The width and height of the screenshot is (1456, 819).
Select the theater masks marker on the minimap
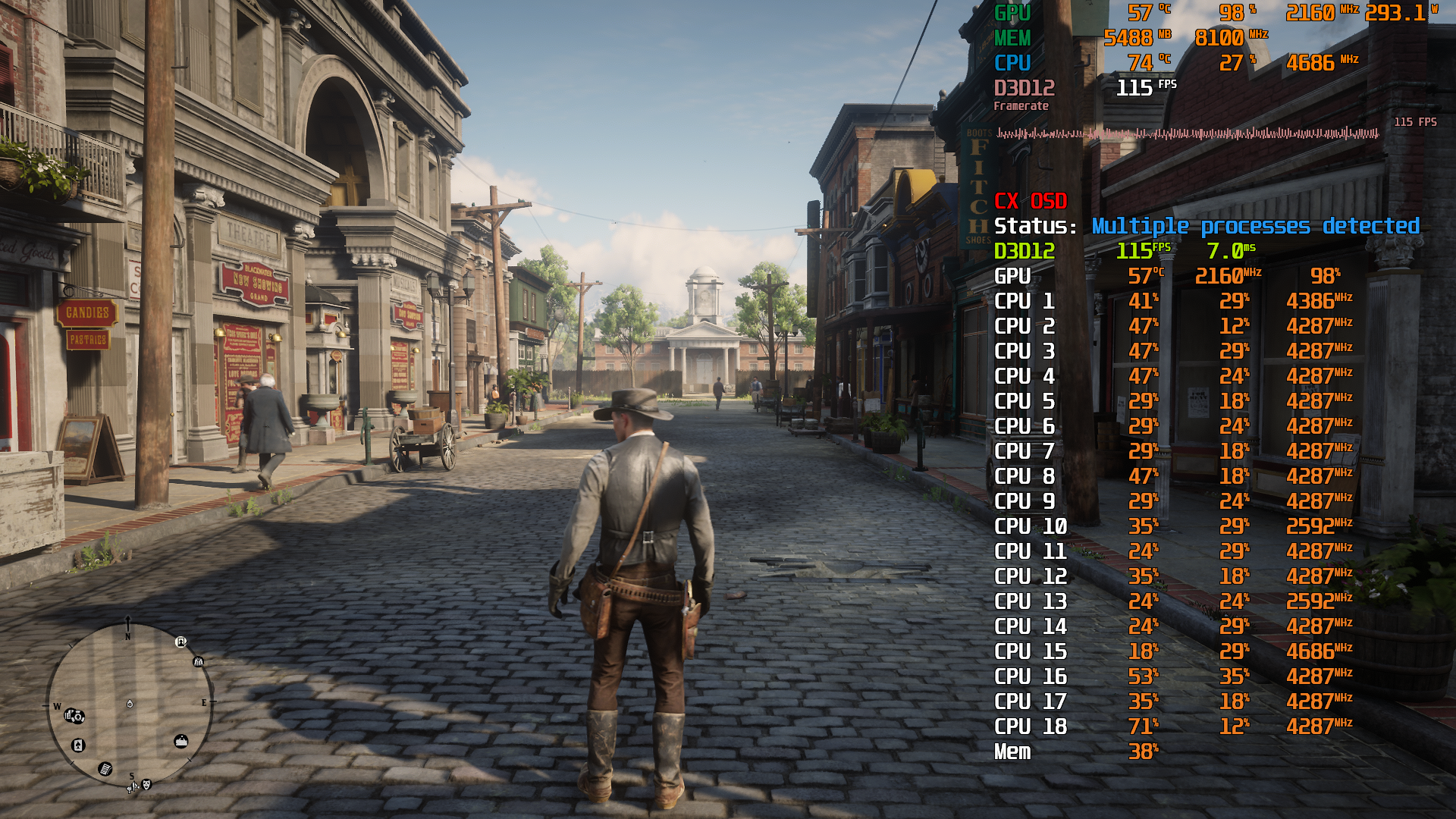pyautogui.click(x=146, y=785)
